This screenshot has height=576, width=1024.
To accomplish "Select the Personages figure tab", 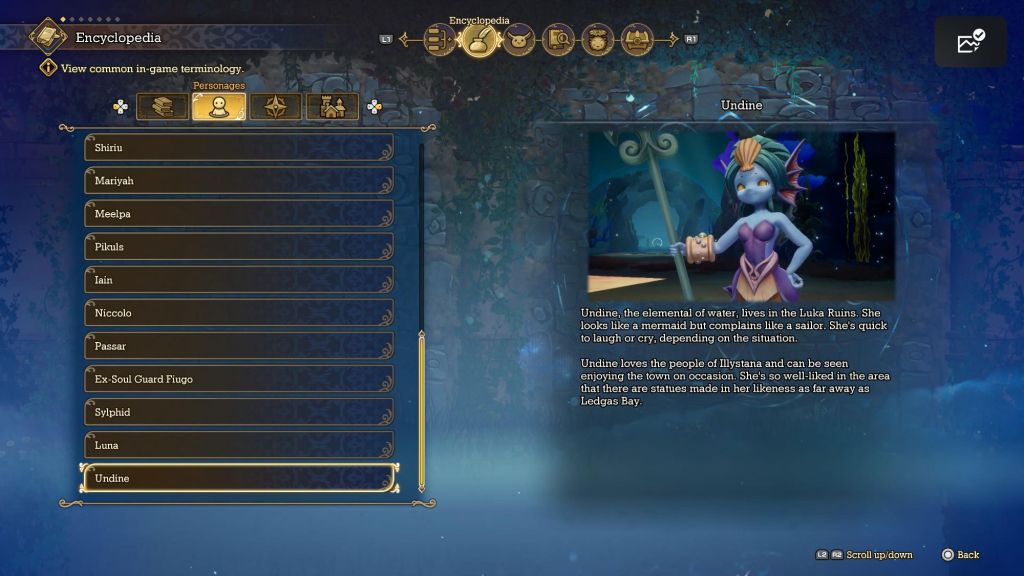I will 219,106.
